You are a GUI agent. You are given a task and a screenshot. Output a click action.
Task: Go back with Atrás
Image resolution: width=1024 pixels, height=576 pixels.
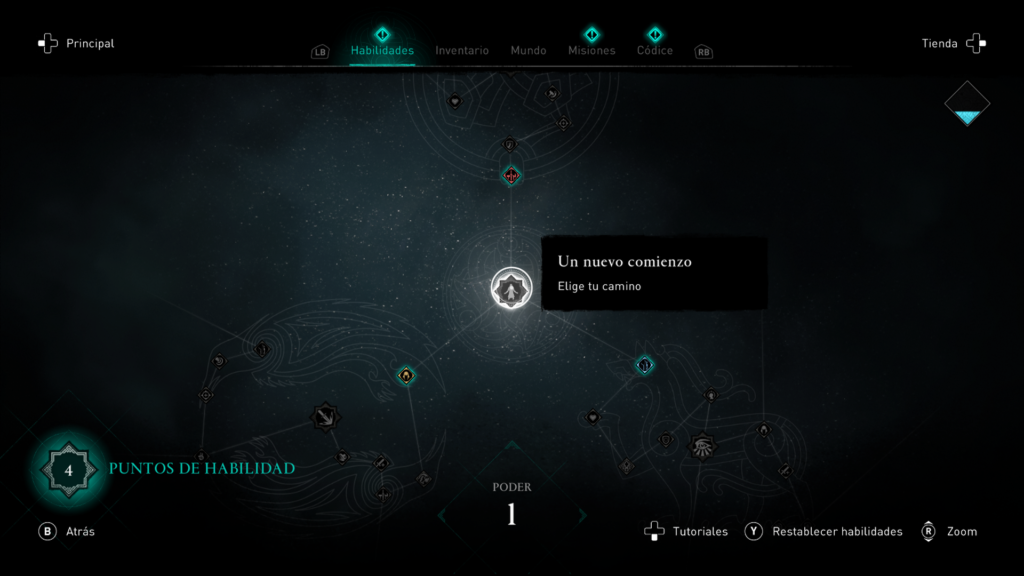point(67,532)
